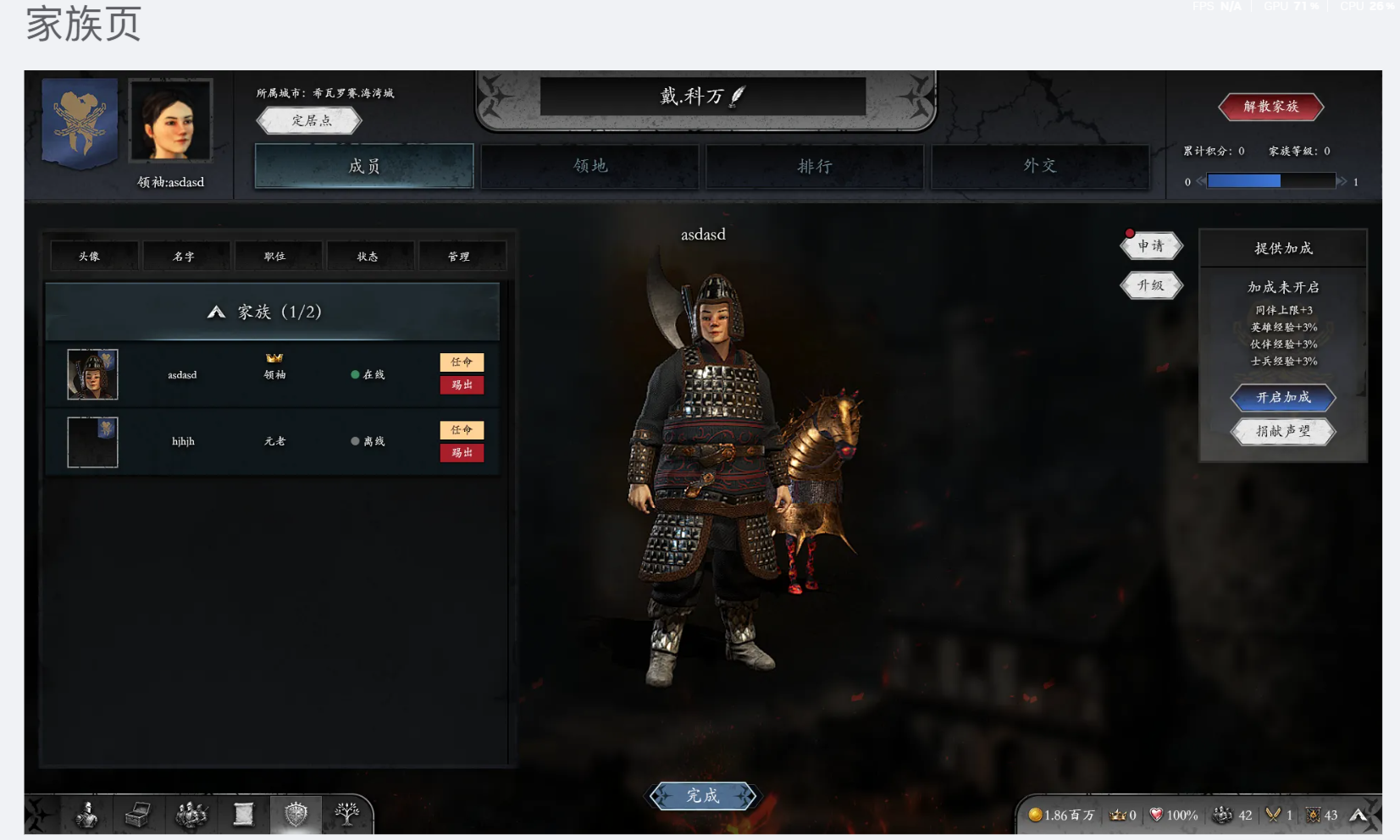Expand the bottom-right status bar arrow

[x=1358, y=815]
